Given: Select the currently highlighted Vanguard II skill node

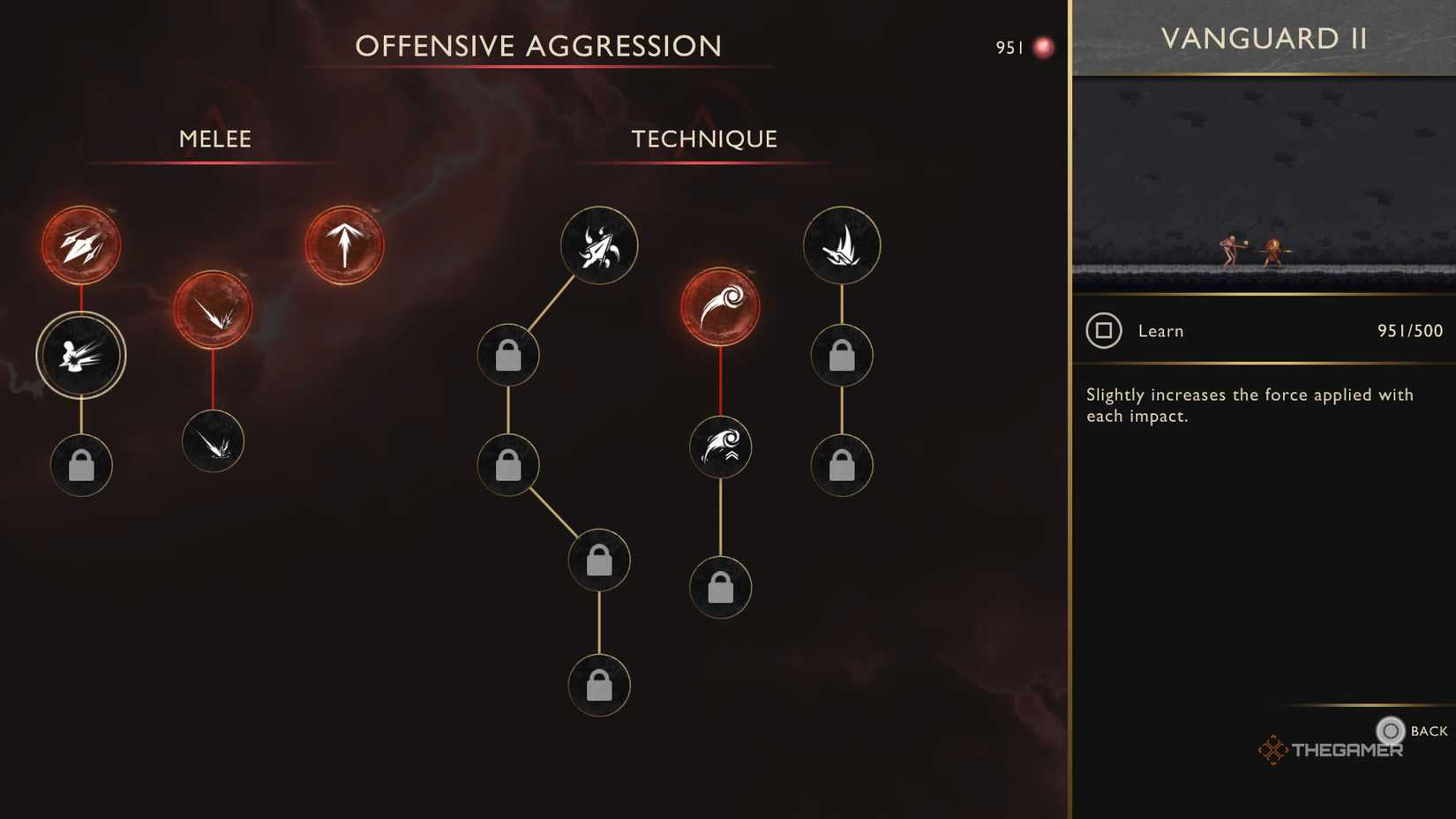Looking at the screenshot, I should point(81,354).
